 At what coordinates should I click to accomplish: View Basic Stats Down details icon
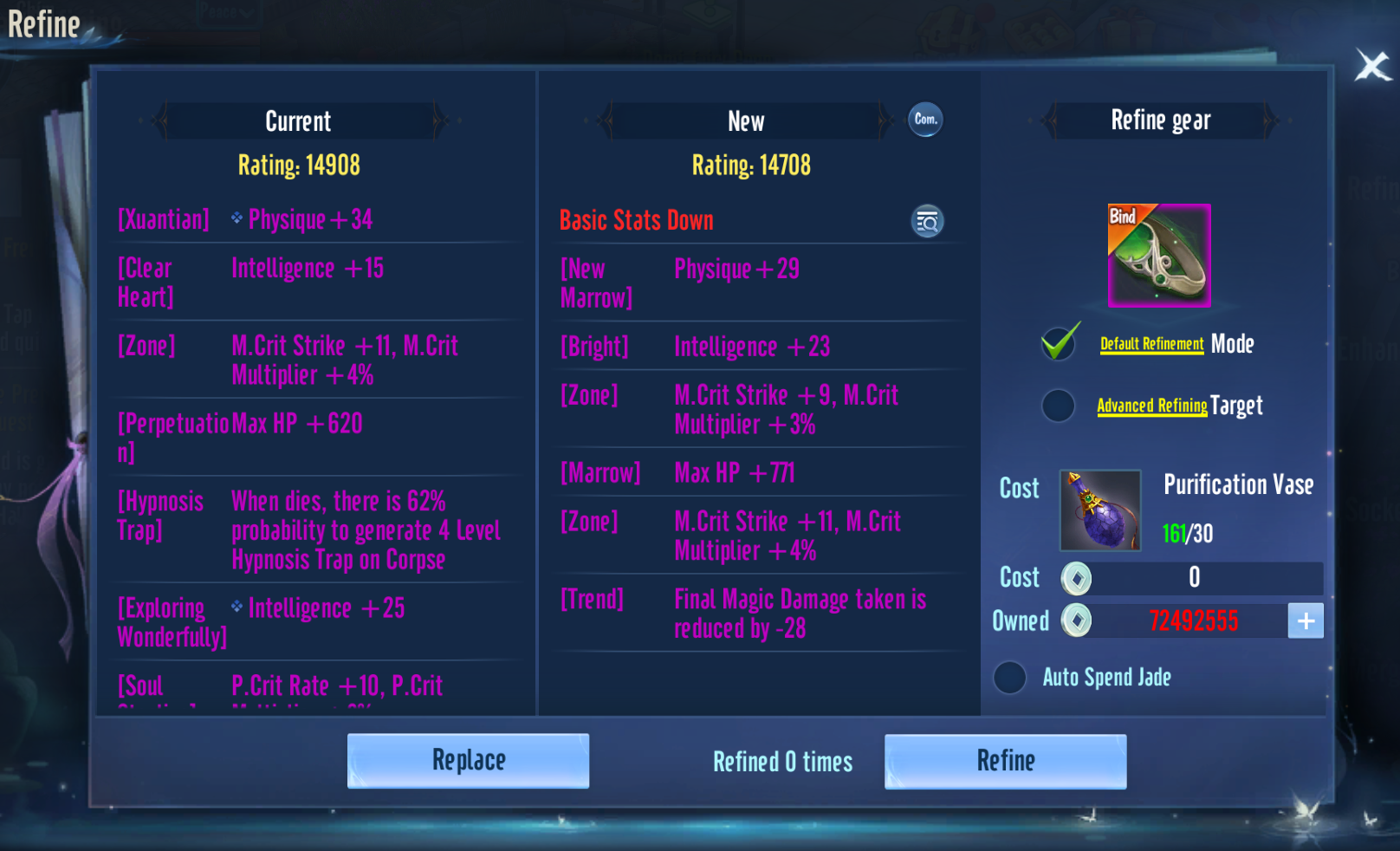(927, 221)
